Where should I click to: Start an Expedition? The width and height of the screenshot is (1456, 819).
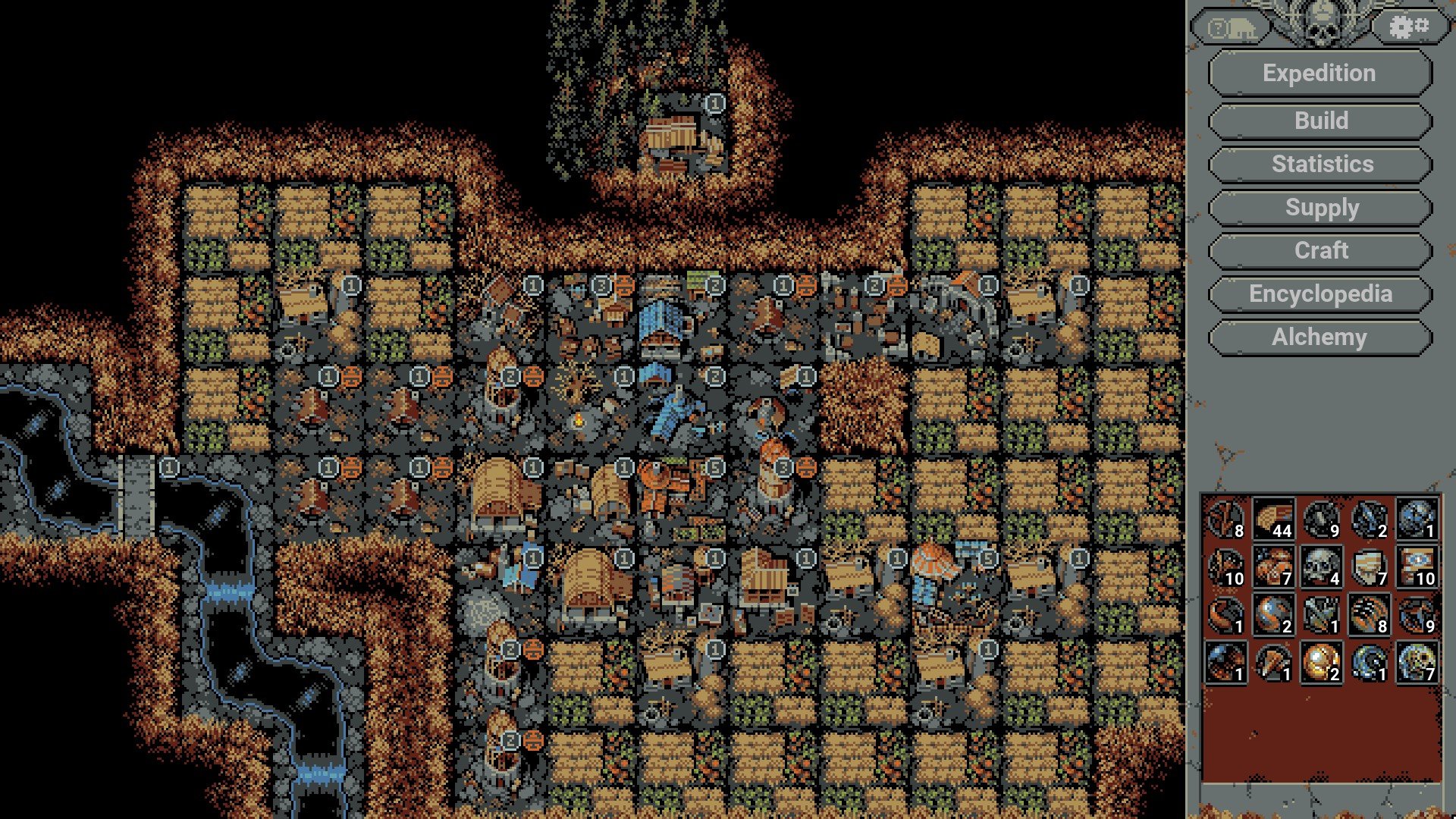click(x=1319, y=74)
